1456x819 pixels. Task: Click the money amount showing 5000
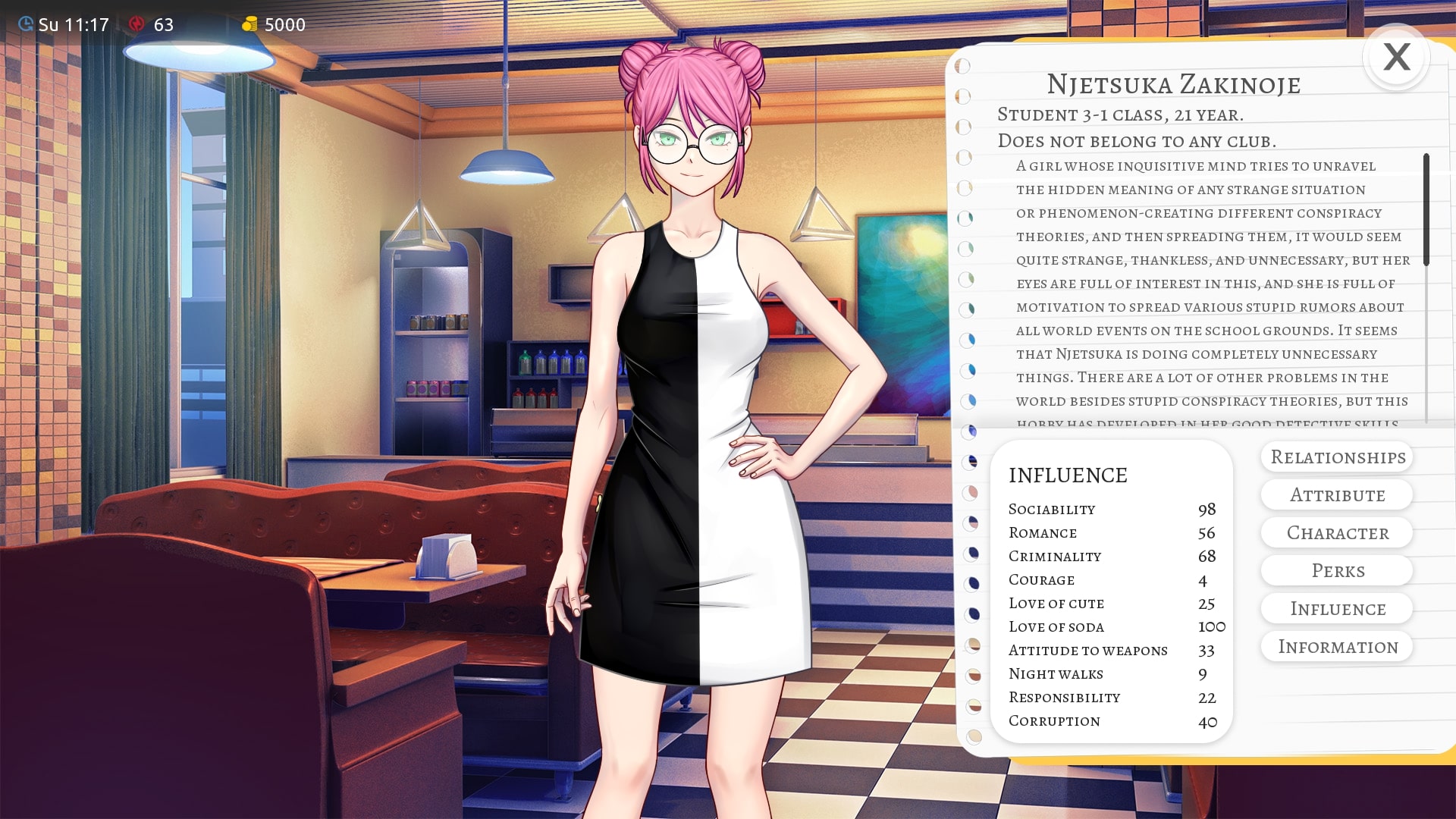tap(284, 24)
